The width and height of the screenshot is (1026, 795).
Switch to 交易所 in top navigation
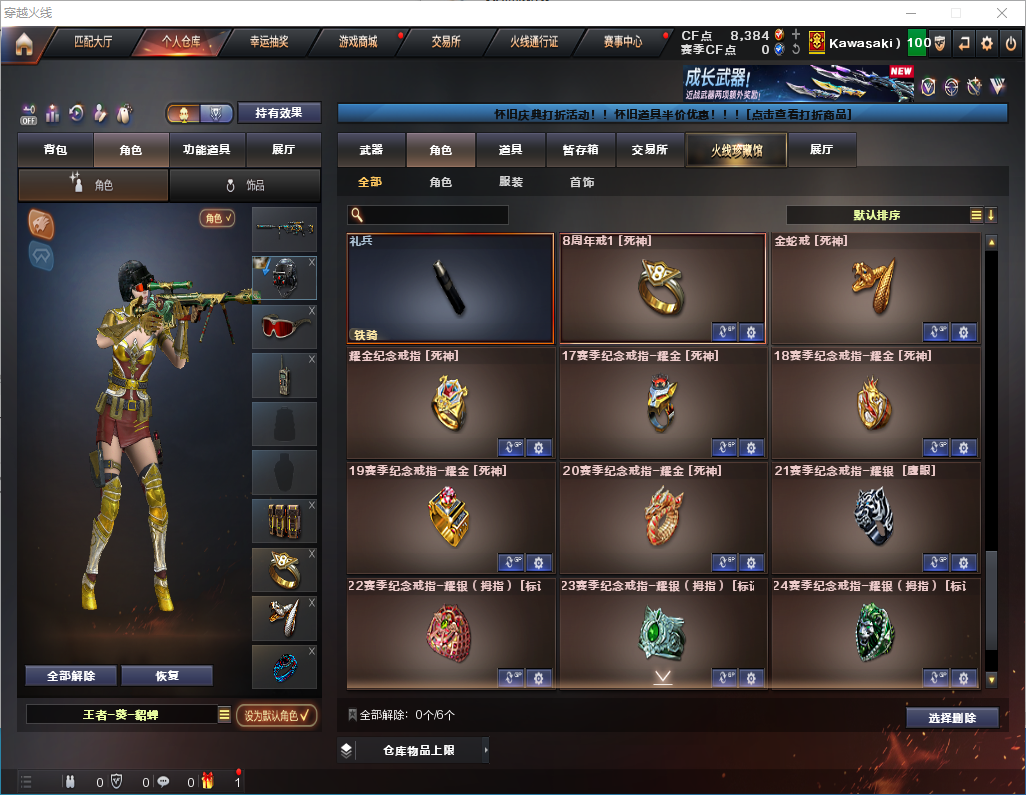446,42
